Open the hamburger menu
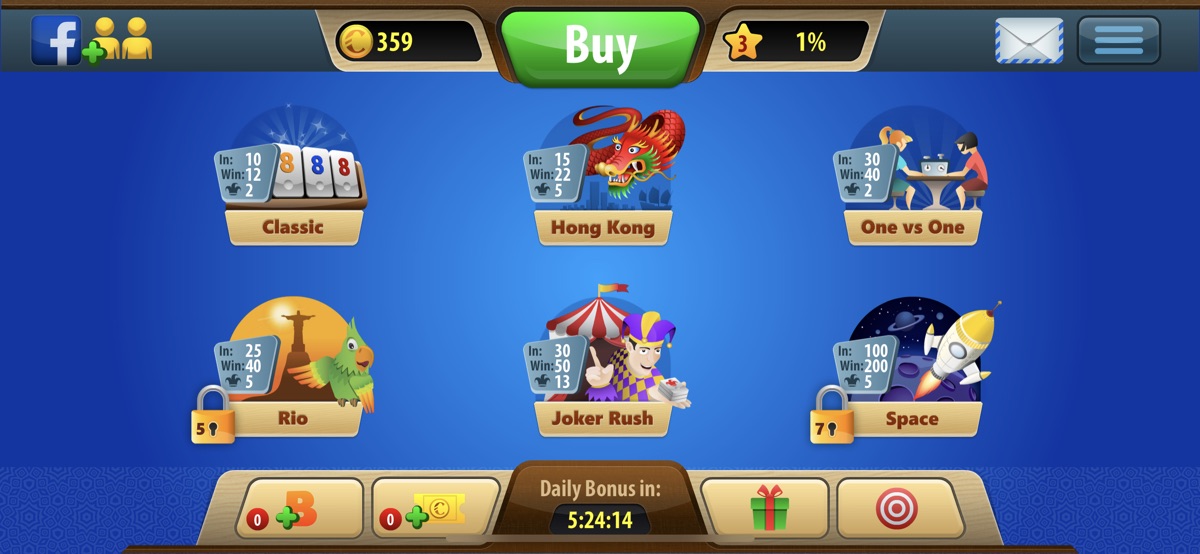This screenshot has height=554, width=1200. (x=1118, y=40)
